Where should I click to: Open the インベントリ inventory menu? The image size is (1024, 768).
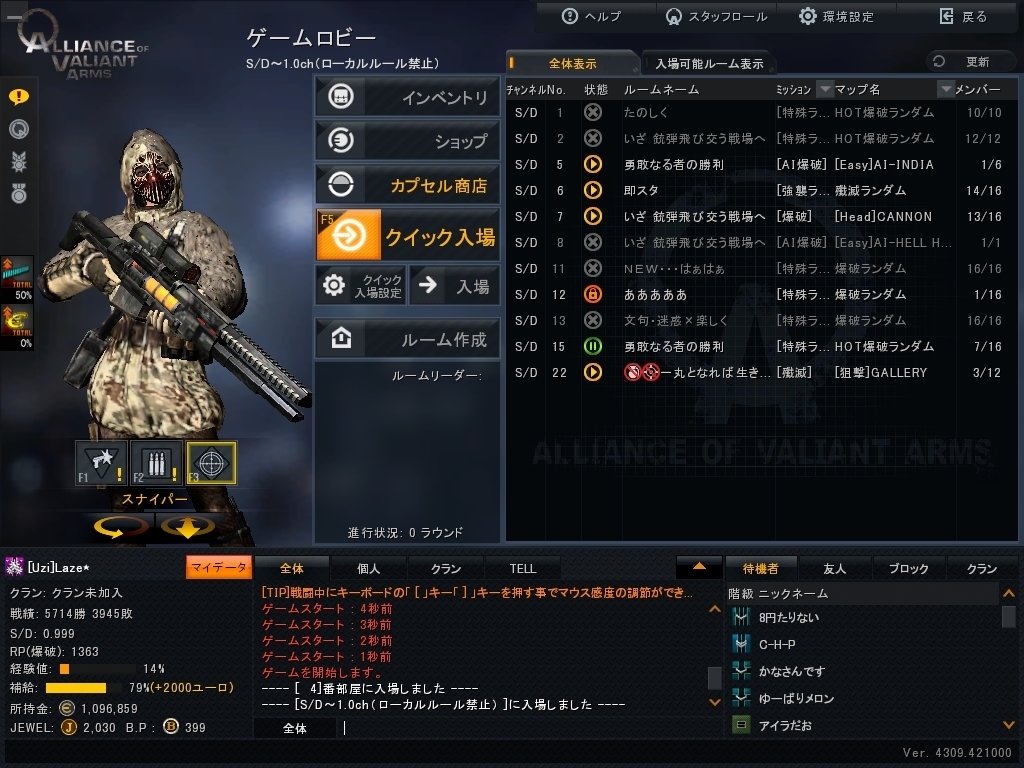(x=407, y=97)
